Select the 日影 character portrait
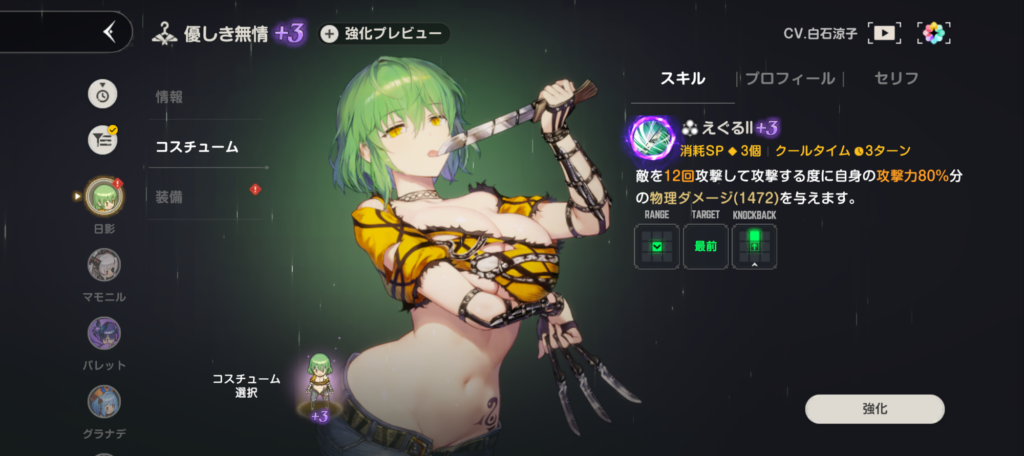Image resolution: width=1024 pixels, height=456 pixels. point(103,197)
